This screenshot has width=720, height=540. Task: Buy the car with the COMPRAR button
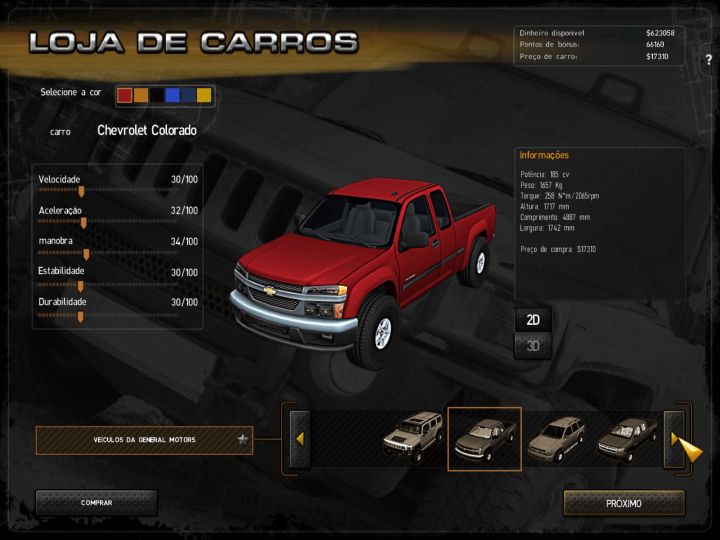(x=96, y=503)
